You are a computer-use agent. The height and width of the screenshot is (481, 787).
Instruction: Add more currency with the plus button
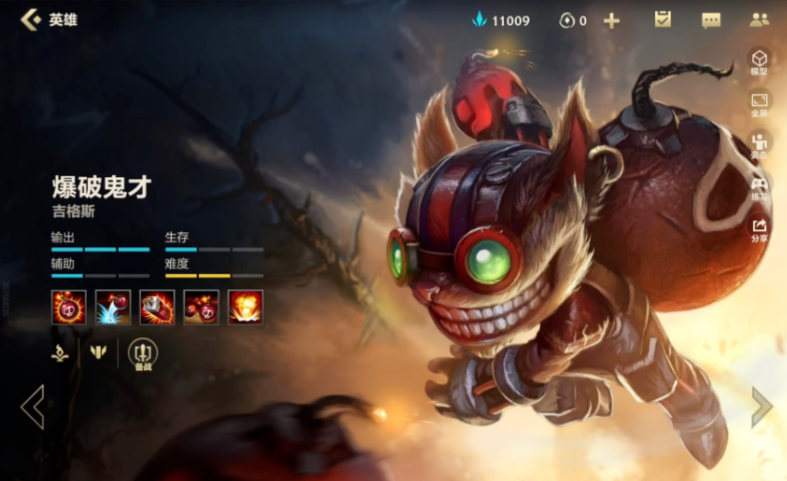[x=611, y=20]
